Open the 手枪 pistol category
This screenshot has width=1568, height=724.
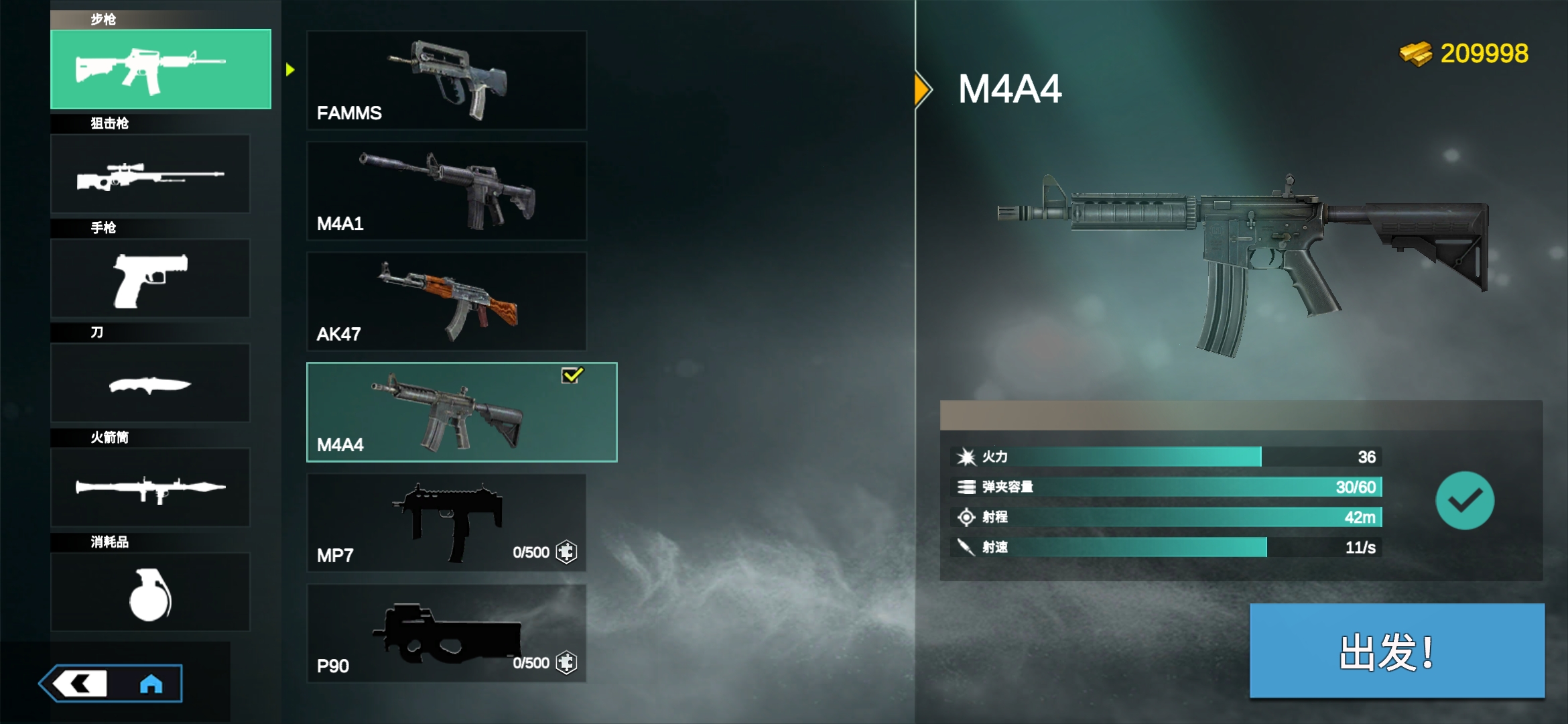coord(150,279)
